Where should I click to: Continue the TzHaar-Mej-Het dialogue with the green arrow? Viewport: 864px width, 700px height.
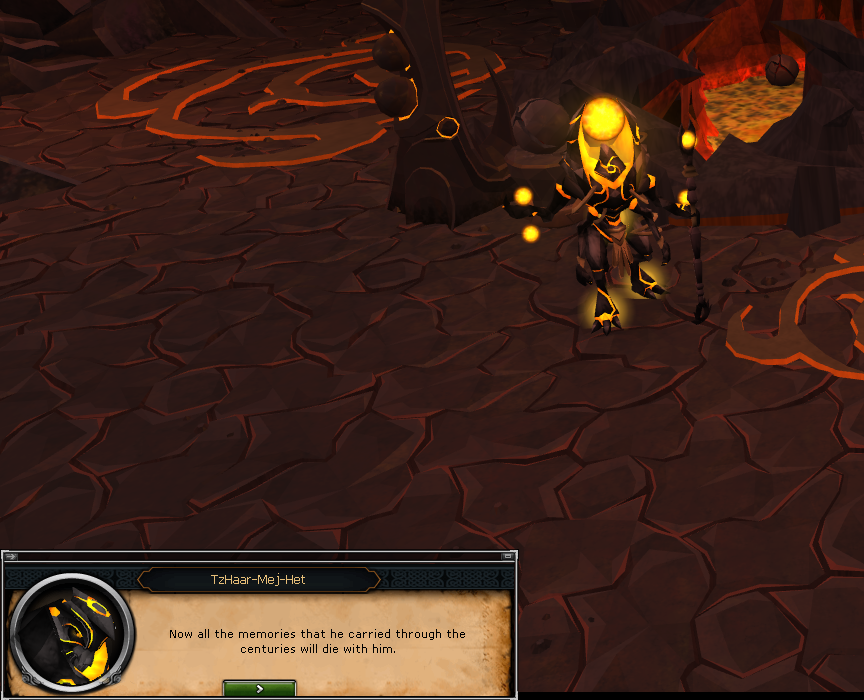tap(259, 689)
